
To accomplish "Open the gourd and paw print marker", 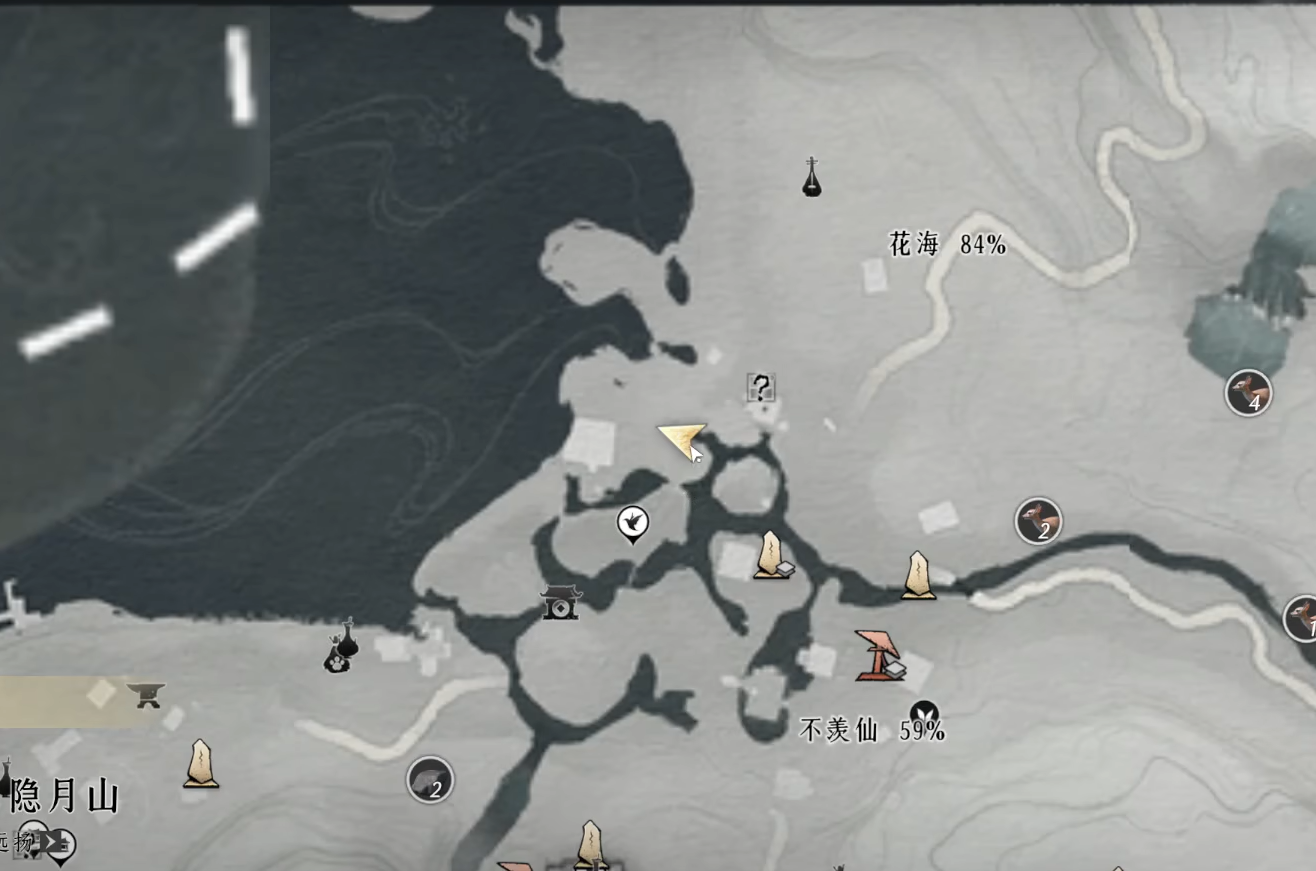I will pyautogui.click(x=342, y=646).
